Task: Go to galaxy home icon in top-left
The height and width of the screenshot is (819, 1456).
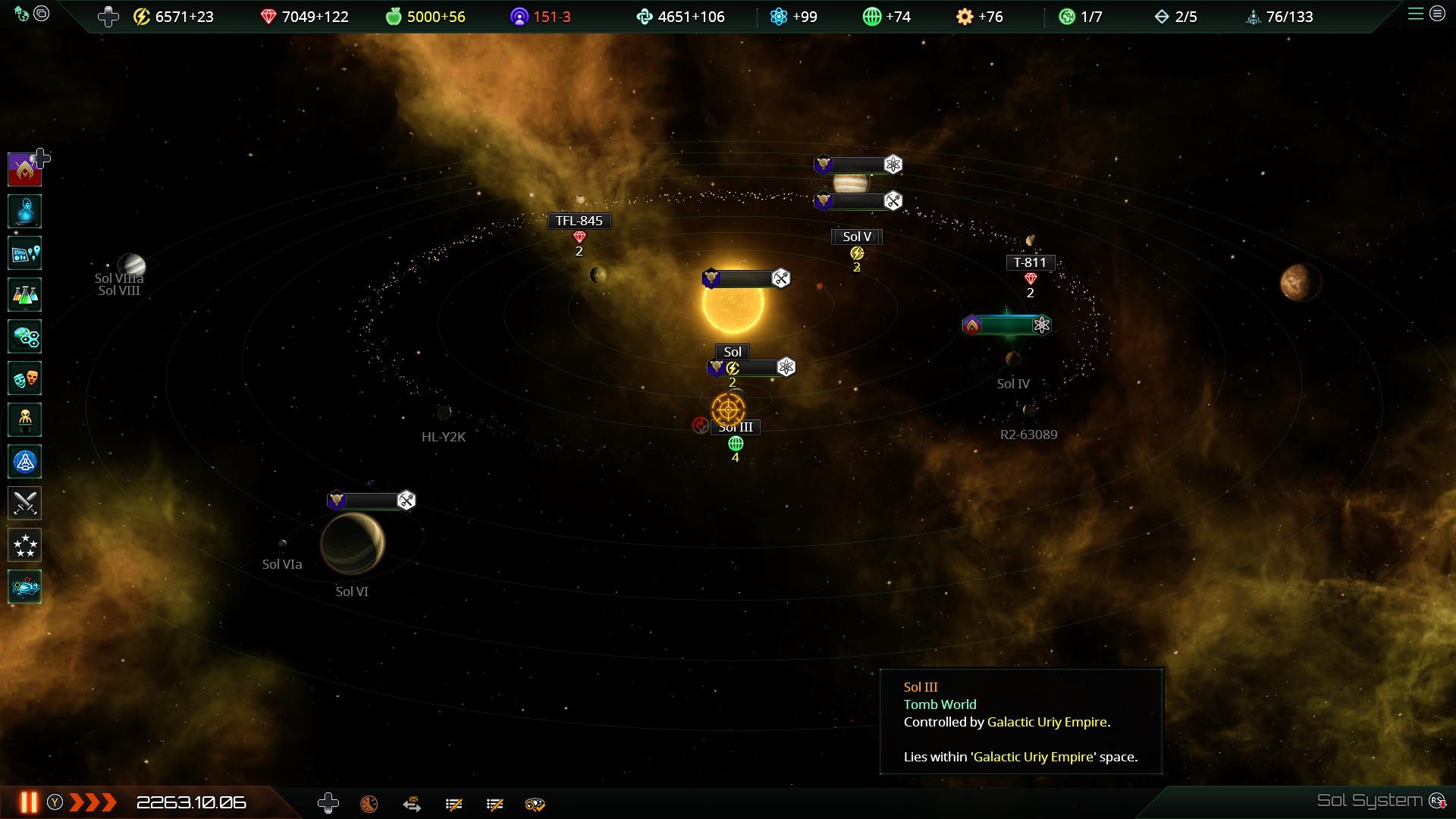Action: [21, 14]
